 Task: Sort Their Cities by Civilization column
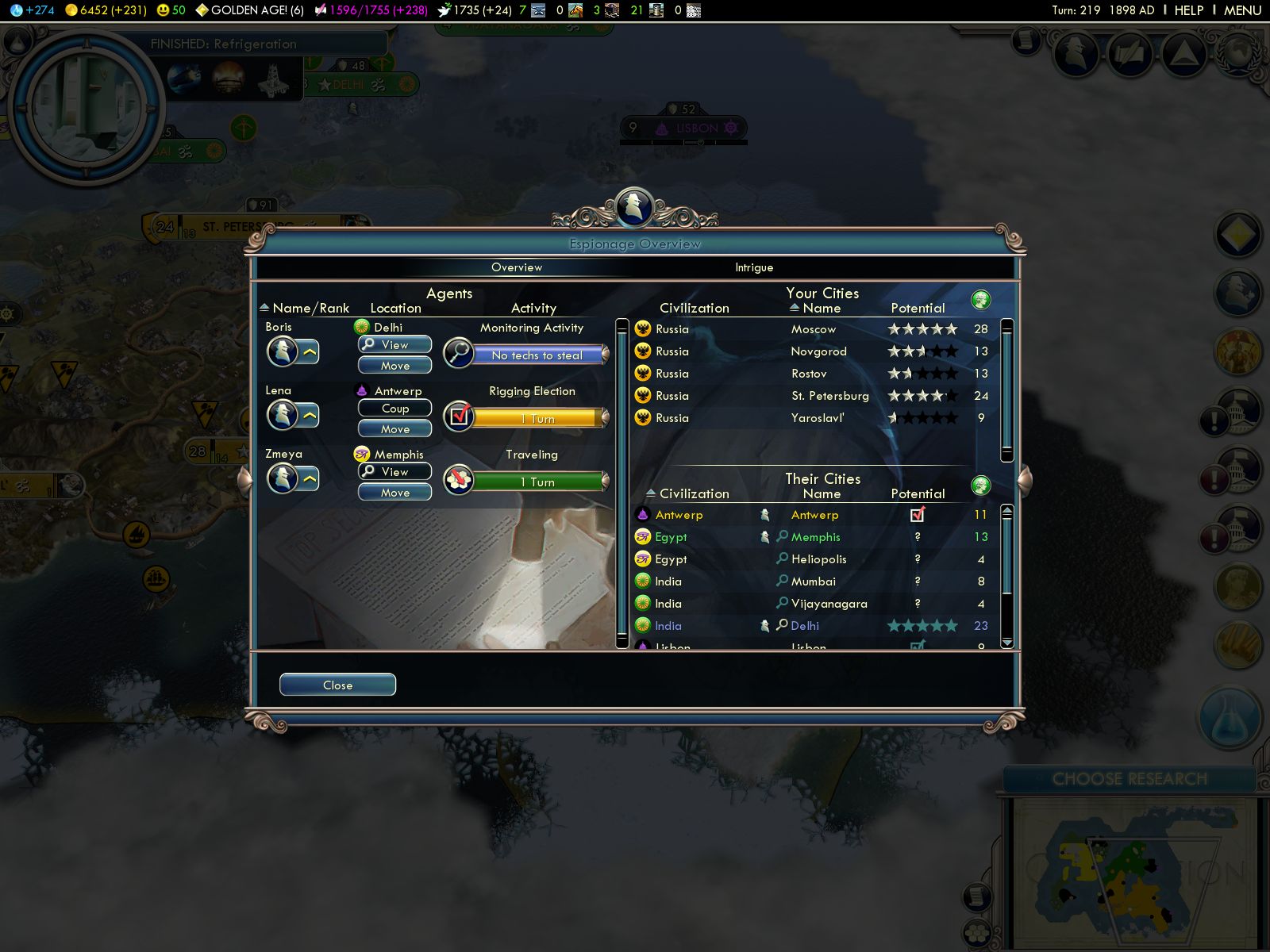(693, 493)
